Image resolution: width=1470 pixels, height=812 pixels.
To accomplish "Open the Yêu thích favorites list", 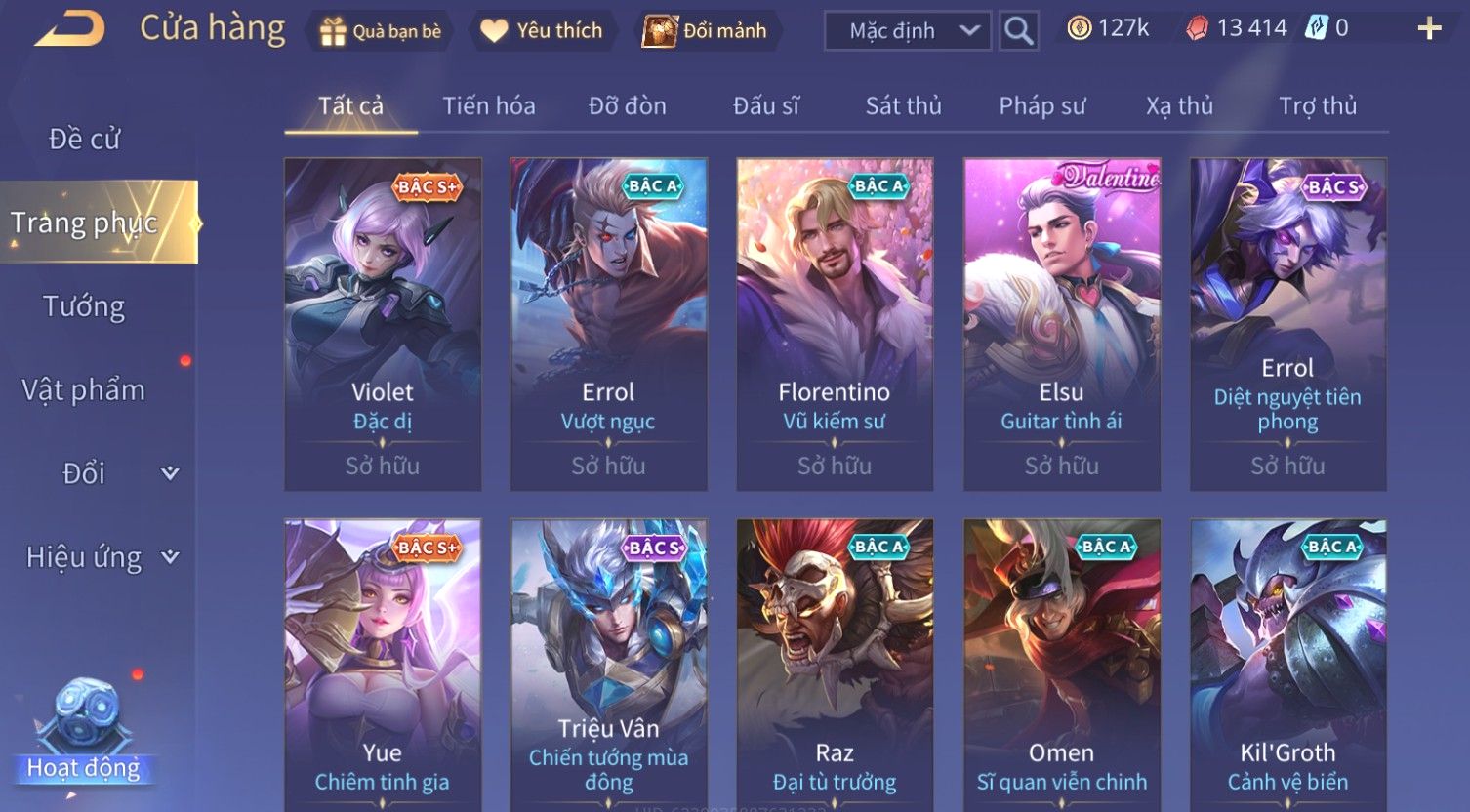I will click(541, 31).
